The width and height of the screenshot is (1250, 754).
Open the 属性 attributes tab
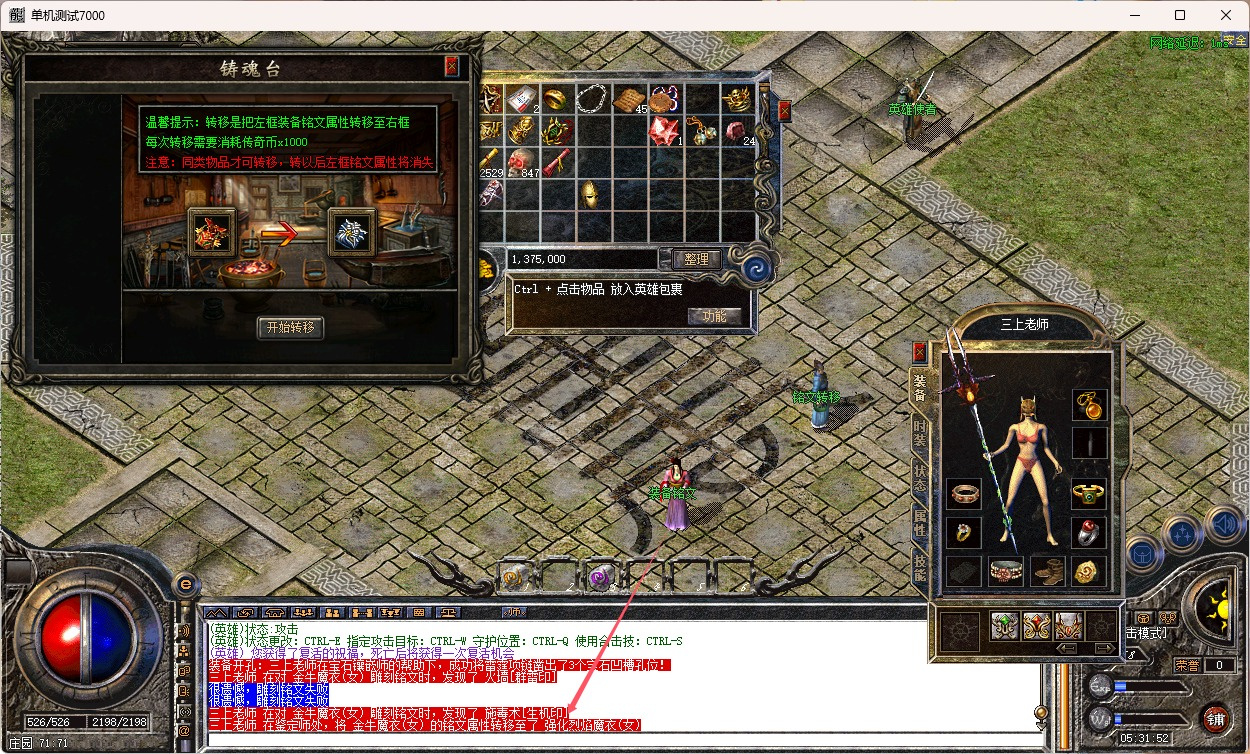pyautogui.click(x=920, y=521)
